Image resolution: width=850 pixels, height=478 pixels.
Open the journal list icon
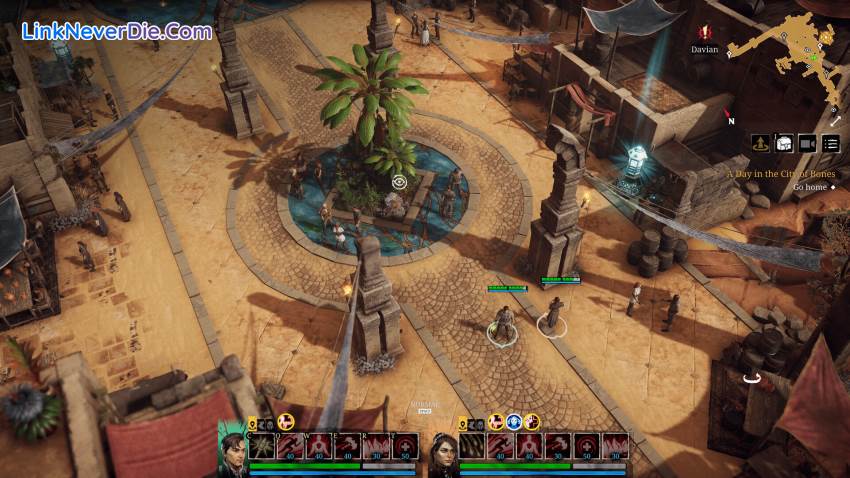[831, 143]
